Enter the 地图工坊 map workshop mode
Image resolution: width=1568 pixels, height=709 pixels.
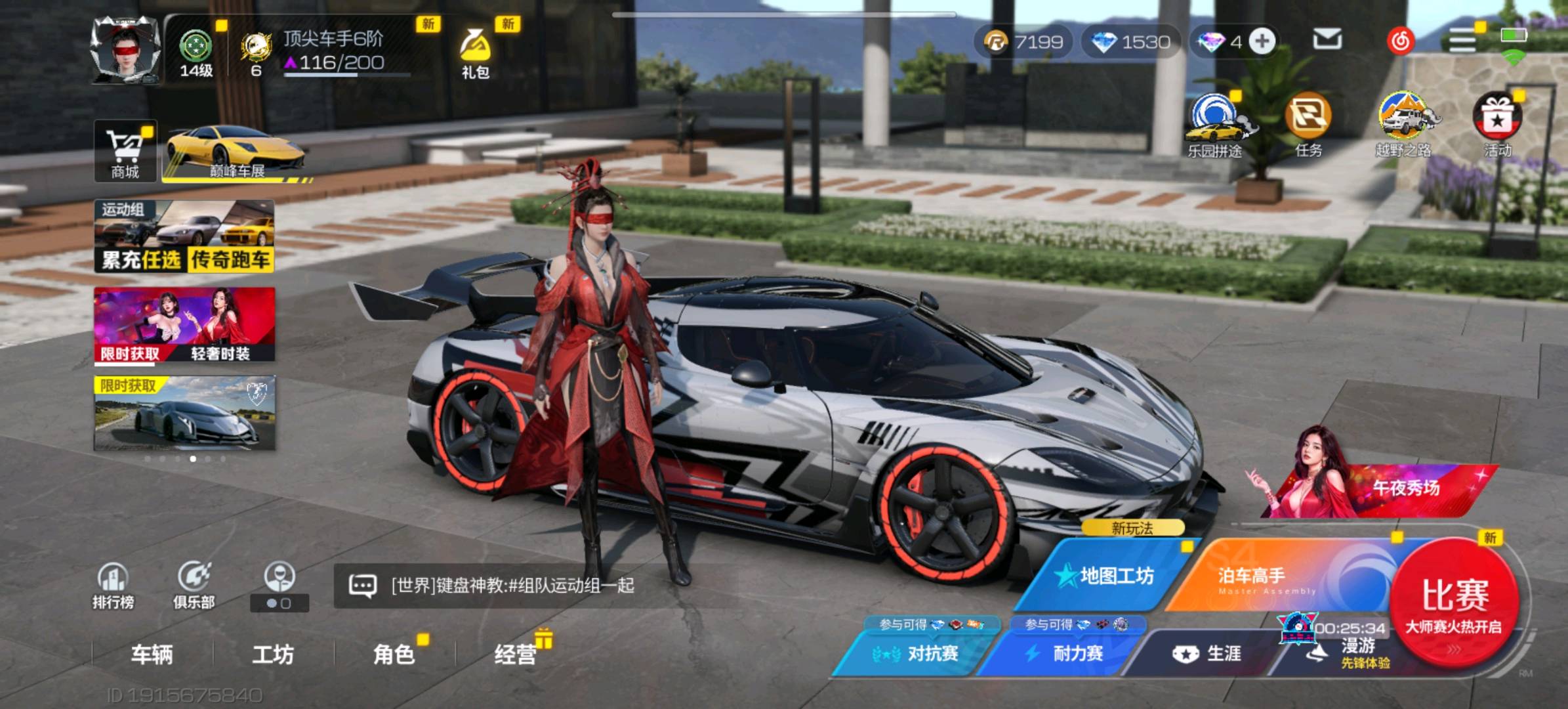click(x=1109, y=576)
